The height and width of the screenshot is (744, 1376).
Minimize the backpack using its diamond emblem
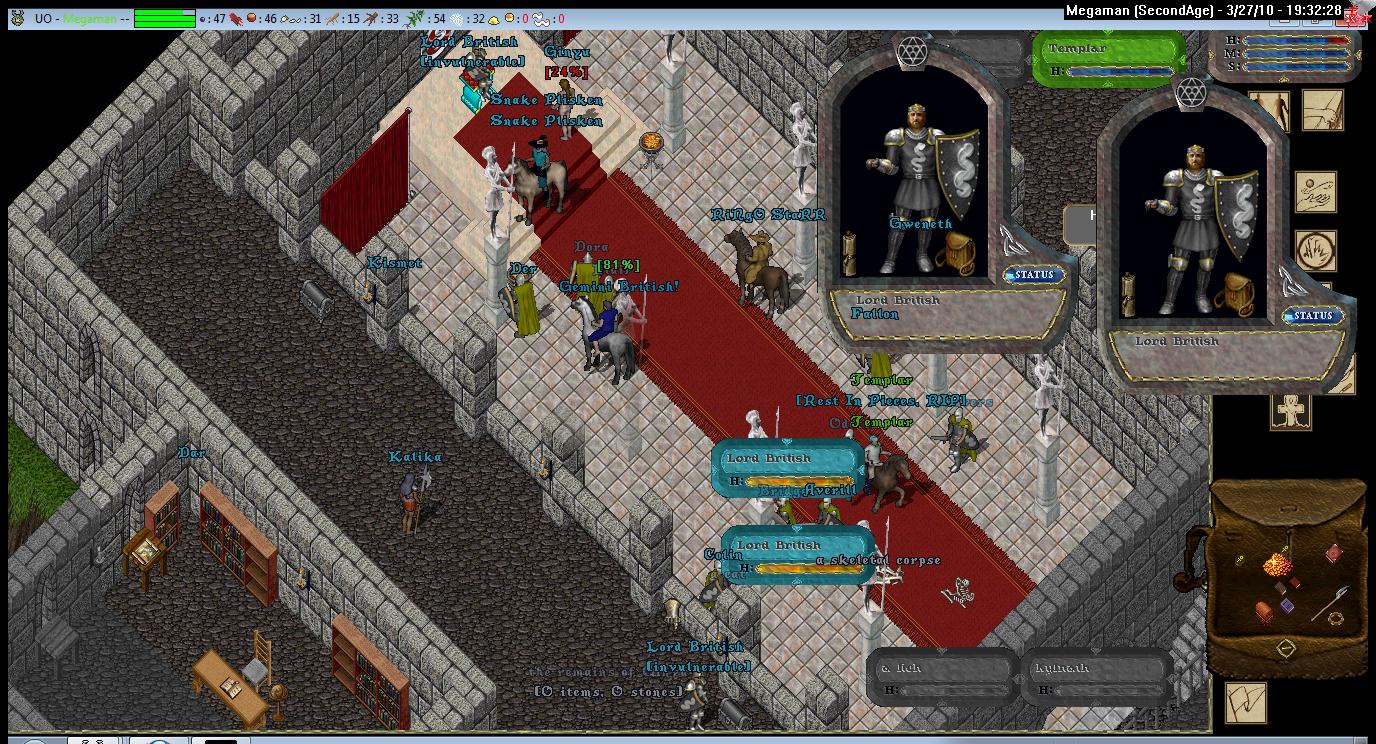[1285, 649]
